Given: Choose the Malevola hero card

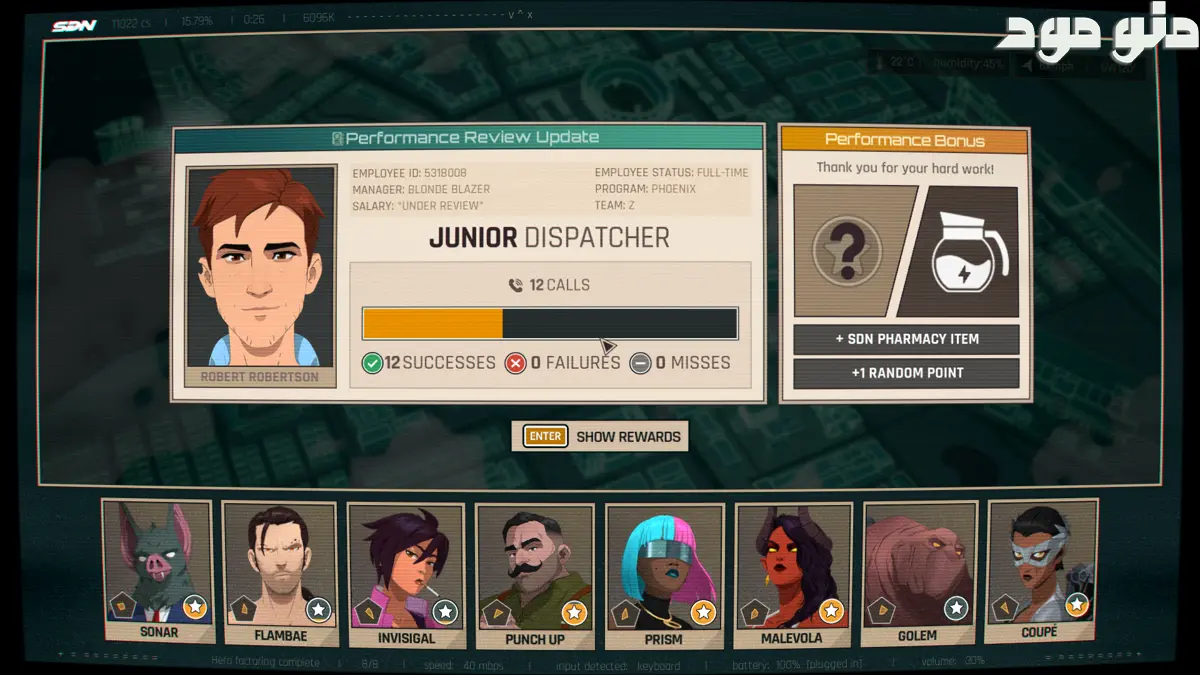Looking at the screenshot, I should 791,574.
